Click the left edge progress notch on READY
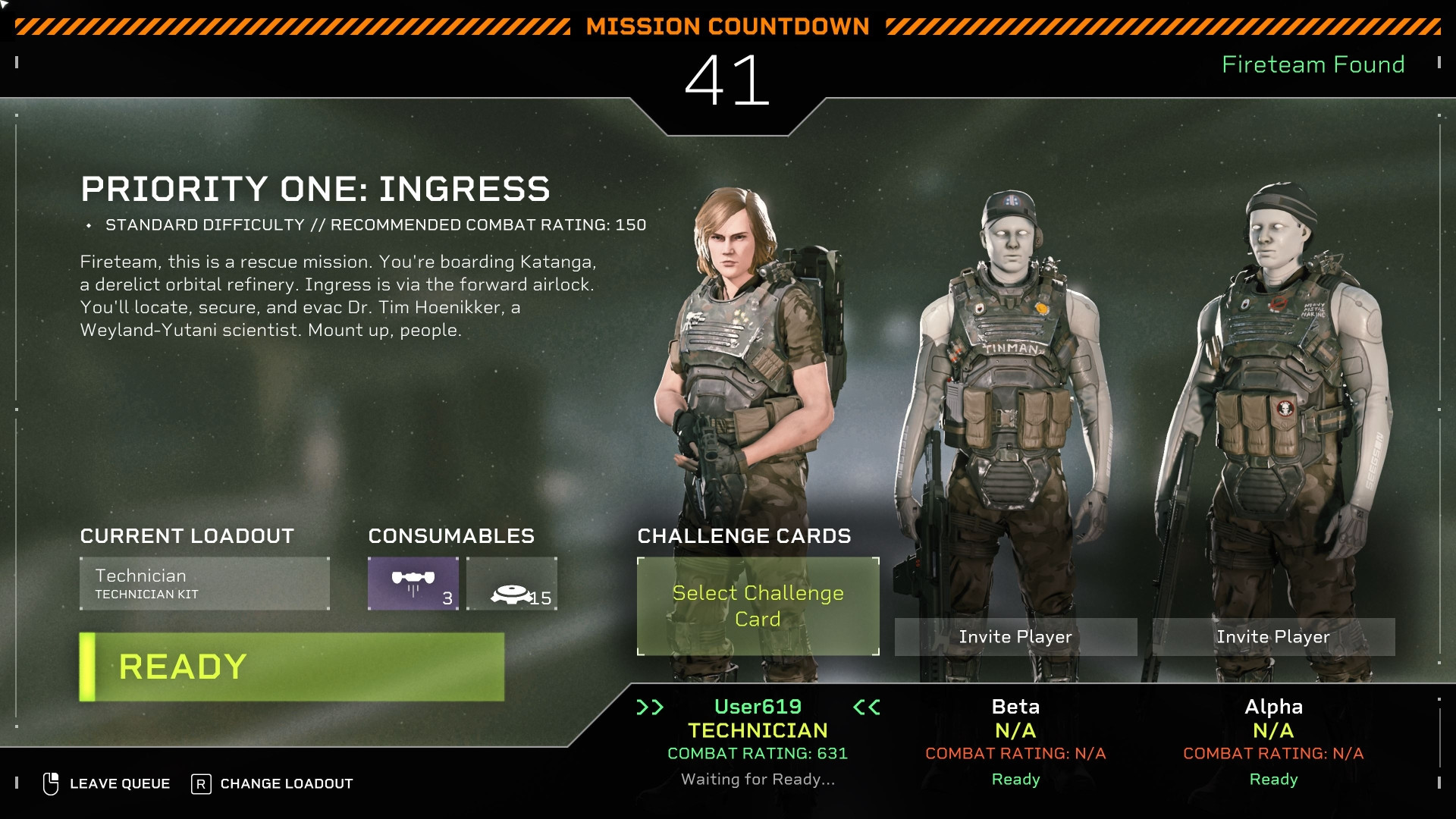This screenshot has height=819, width=1456. coord(89,666)
